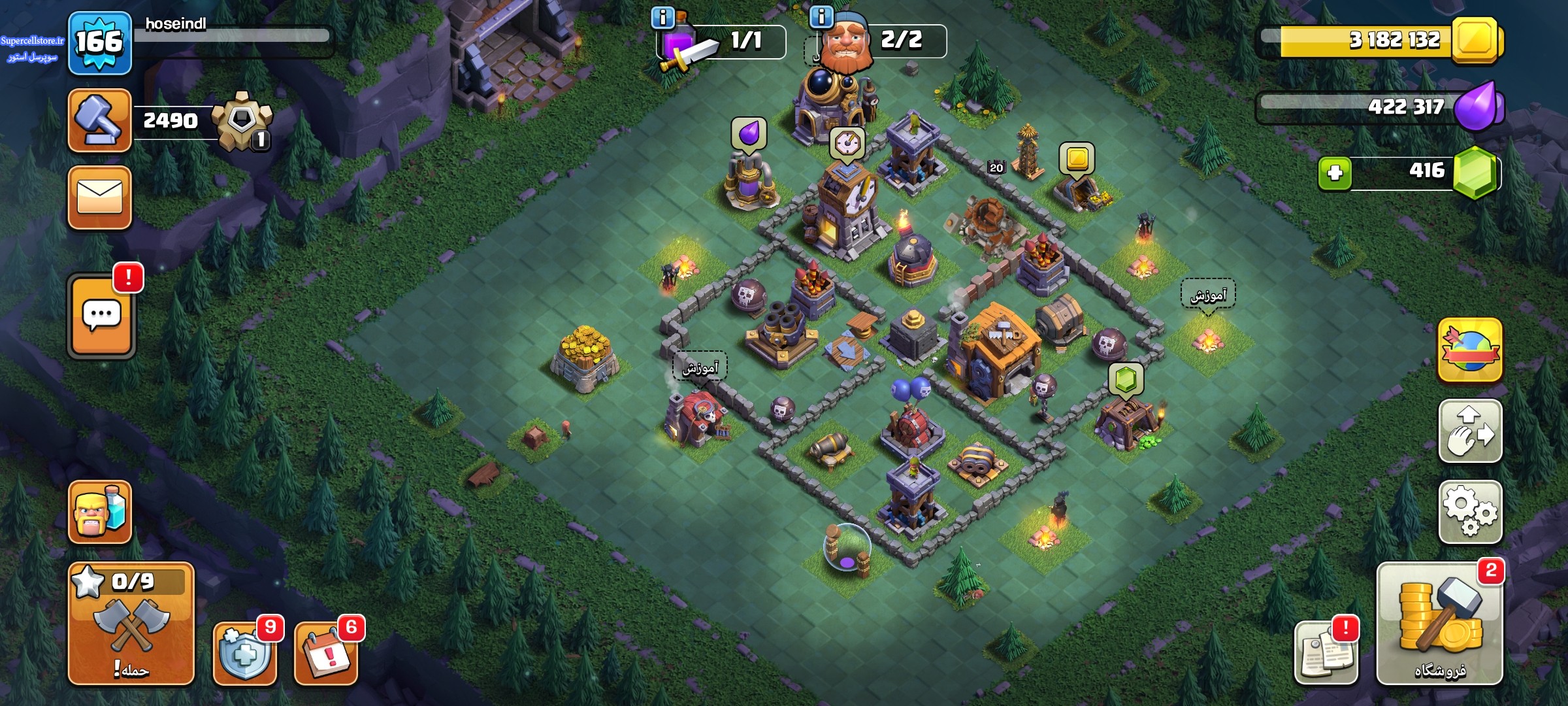Open the notes papers button
This screenshot has height=706, width=1568.
coord(1325,653)
